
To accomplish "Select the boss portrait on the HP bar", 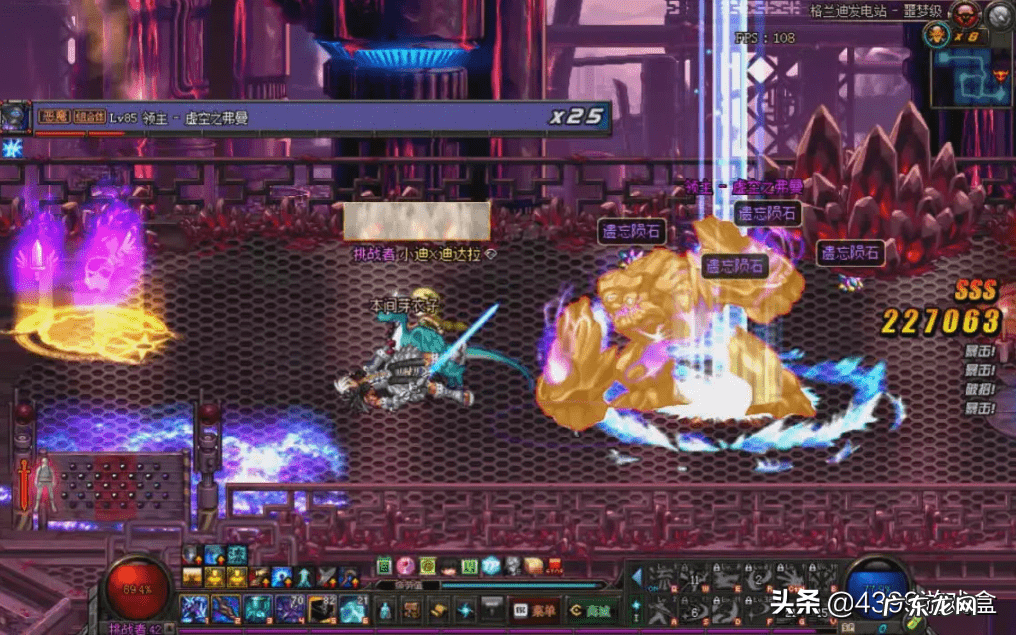I will 15,118.
